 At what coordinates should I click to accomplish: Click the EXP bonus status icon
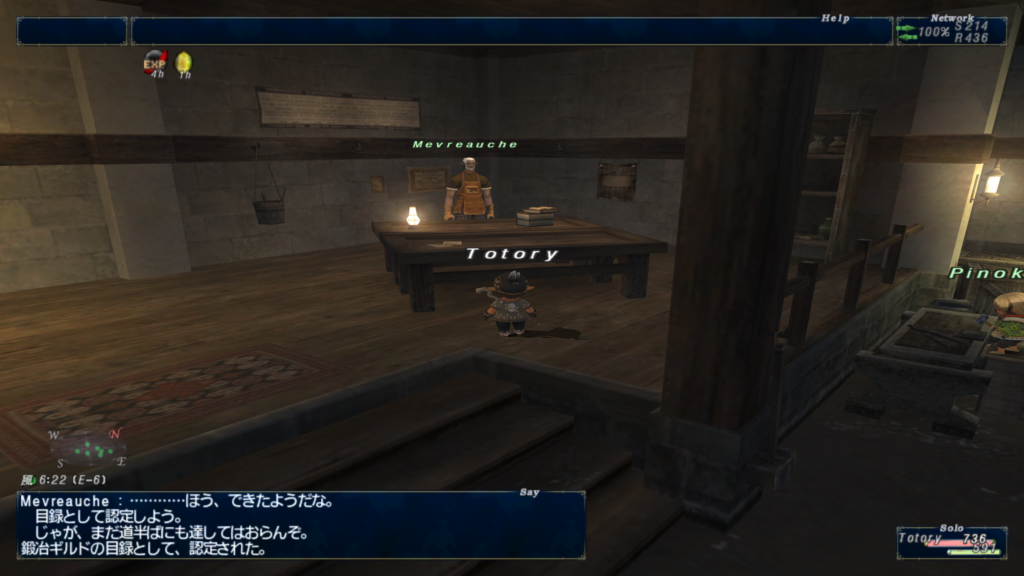[155, 63]
